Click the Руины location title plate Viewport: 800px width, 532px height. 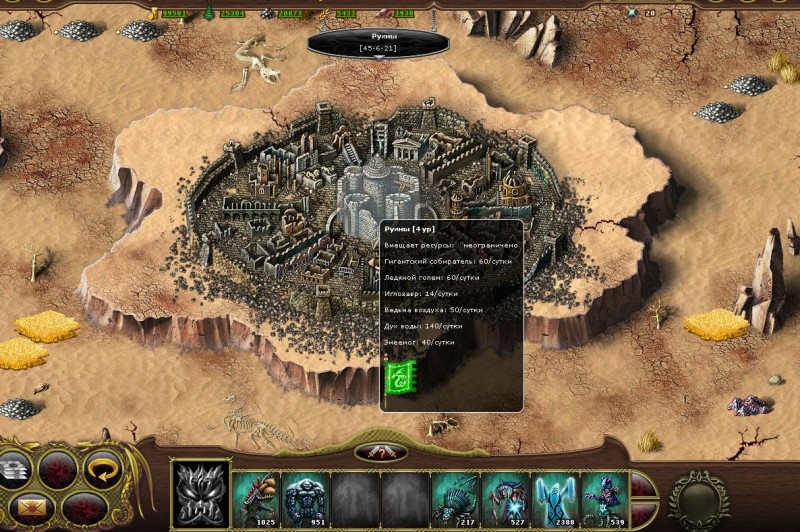click(378, 42)
